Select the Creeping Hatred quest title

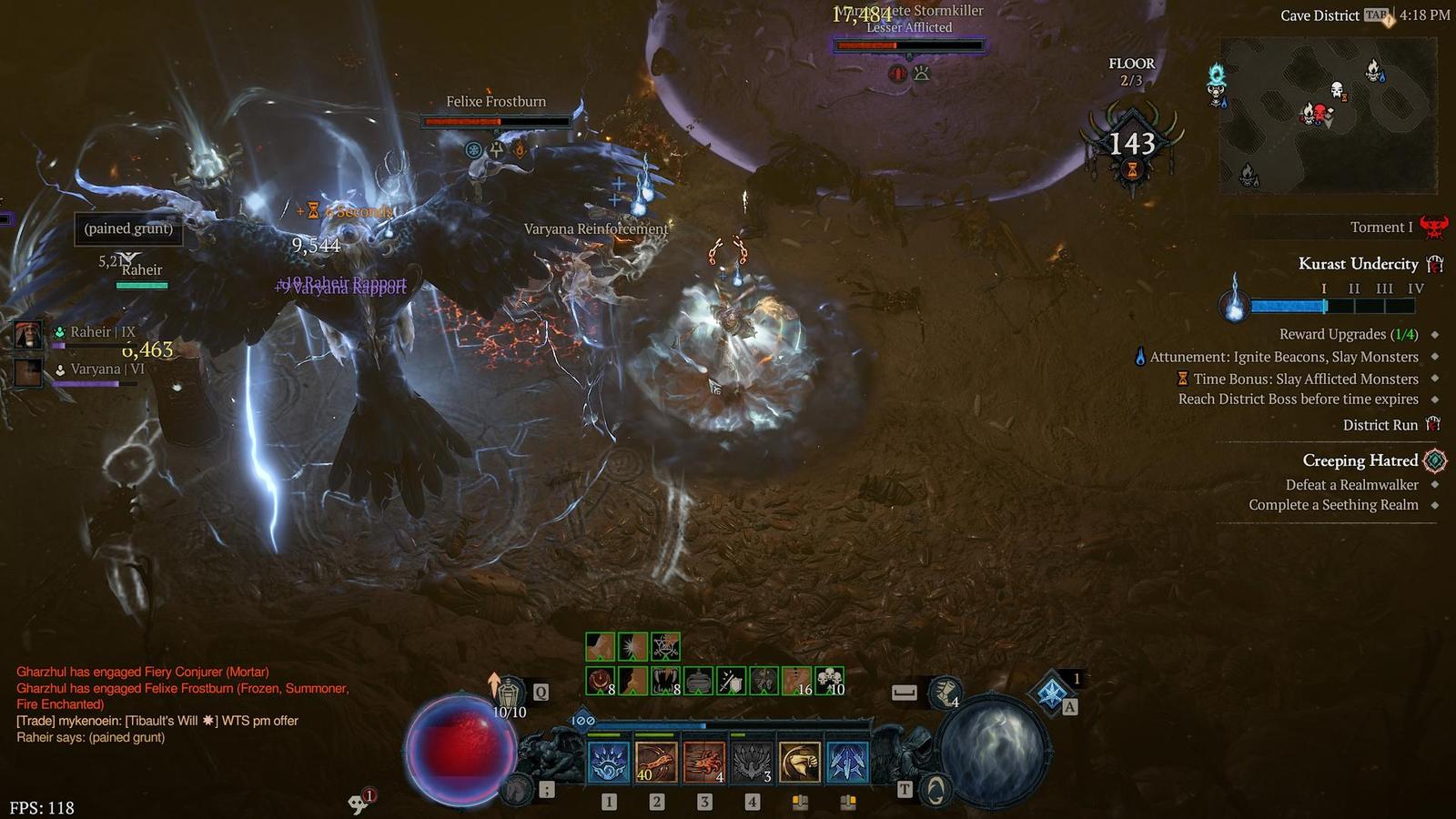click(1360, 460)
